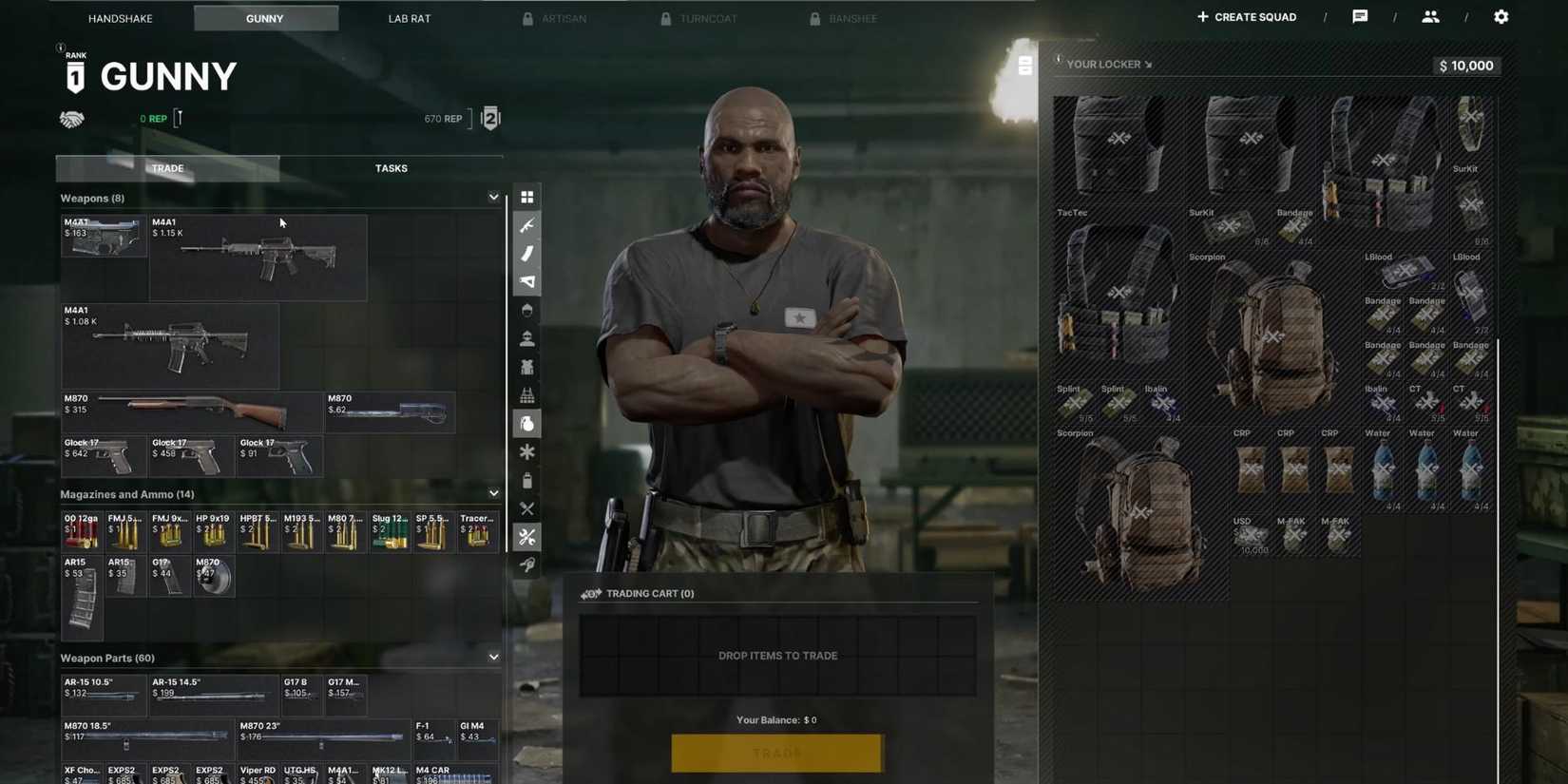Select the helmet headgear filter icon
The height and width of the screenshot is (784, 1568).
pyautogui.click(x=527, y=310)
